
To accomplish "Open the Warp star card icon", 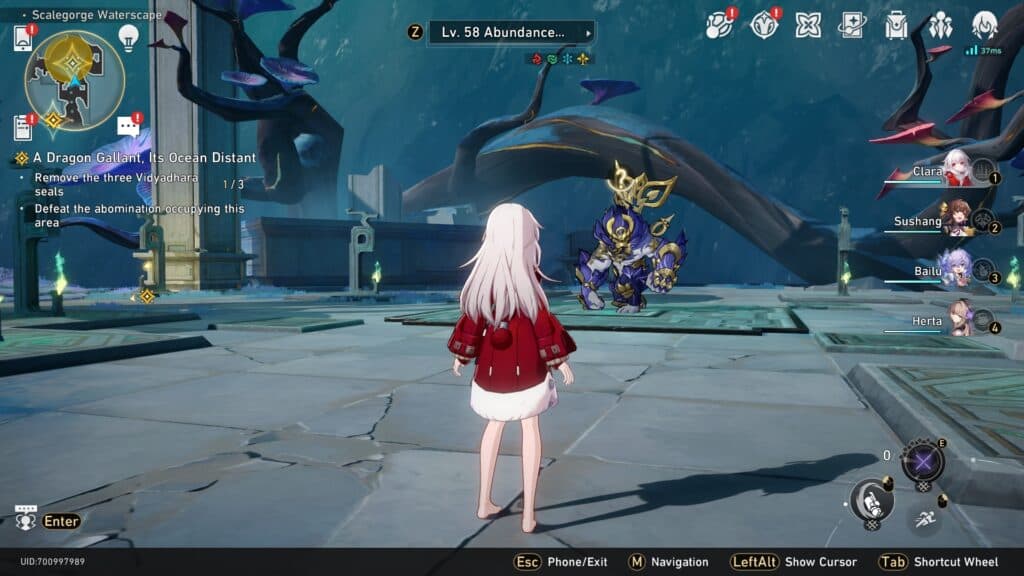I will point(852,26).
